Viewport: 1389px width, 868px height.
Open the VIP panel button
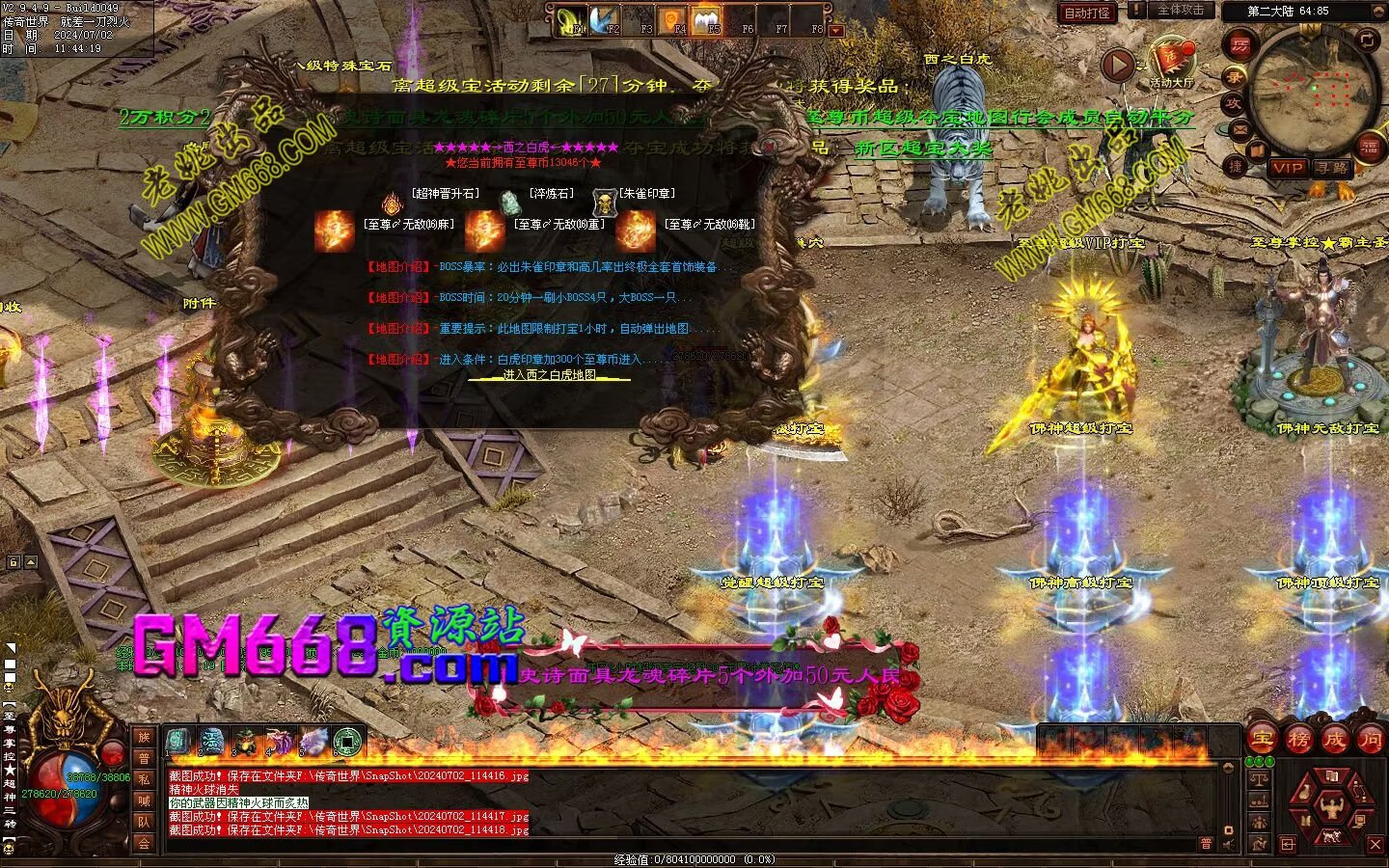click(x=1288, y=167)
